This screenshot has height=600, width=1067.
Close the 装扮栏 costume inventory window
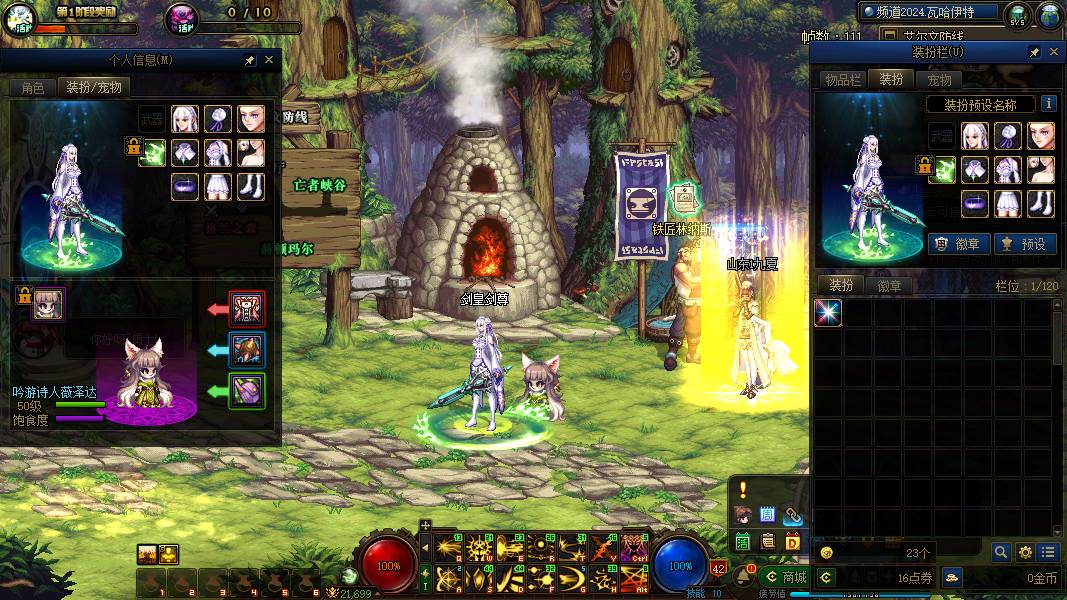pyautogui.click(x=1053, y=52)
